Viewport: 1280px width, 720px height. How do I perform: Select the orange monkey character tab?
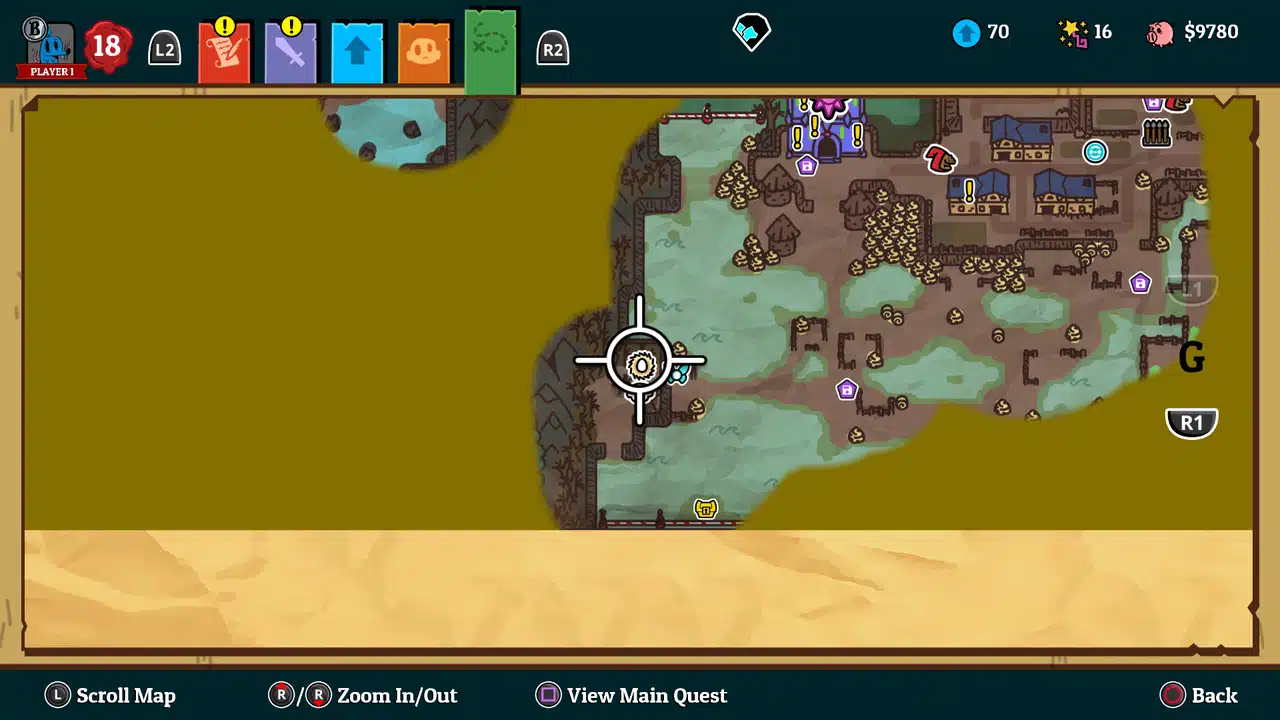pyautogui.click(x=422, y=50)
